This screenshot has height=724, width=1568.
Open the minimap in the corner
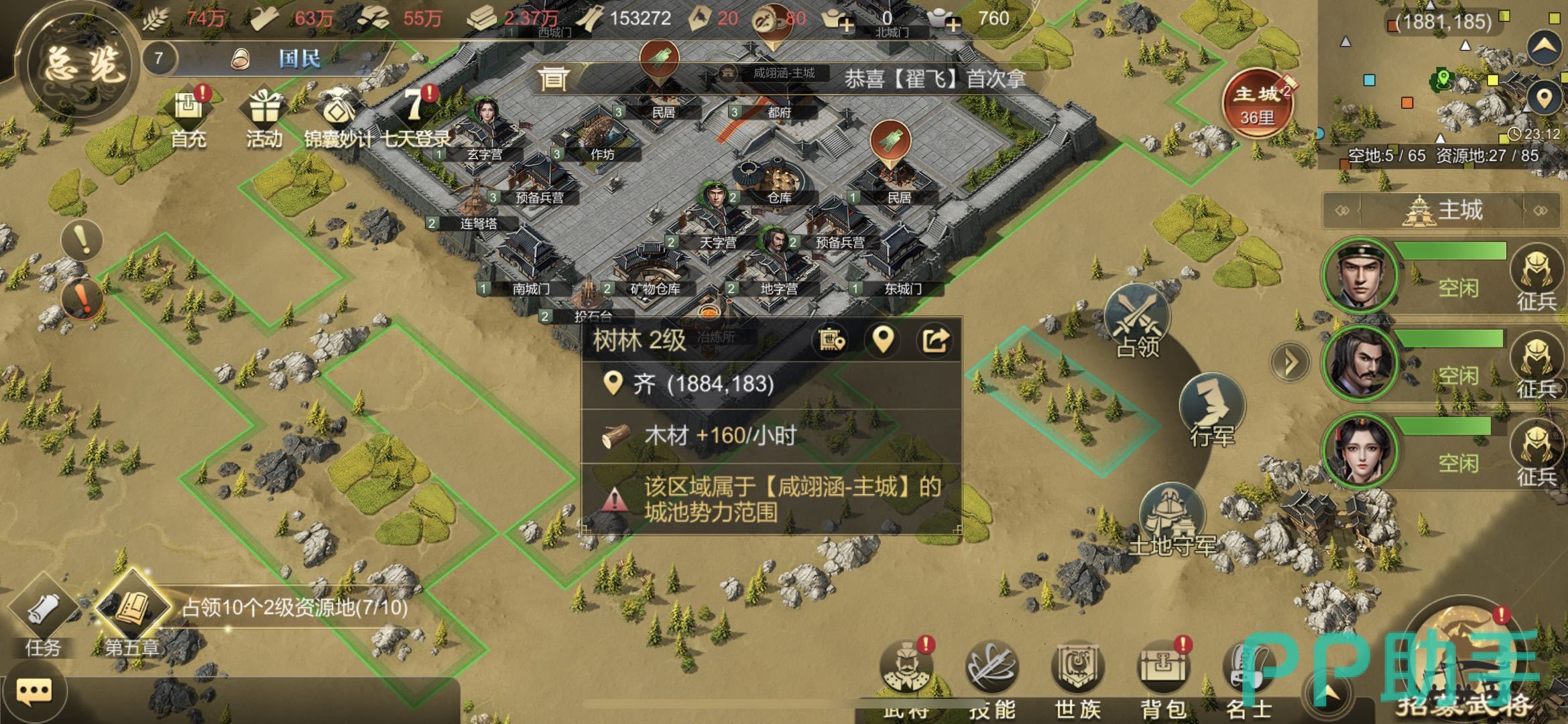[x=1441, y=80]
